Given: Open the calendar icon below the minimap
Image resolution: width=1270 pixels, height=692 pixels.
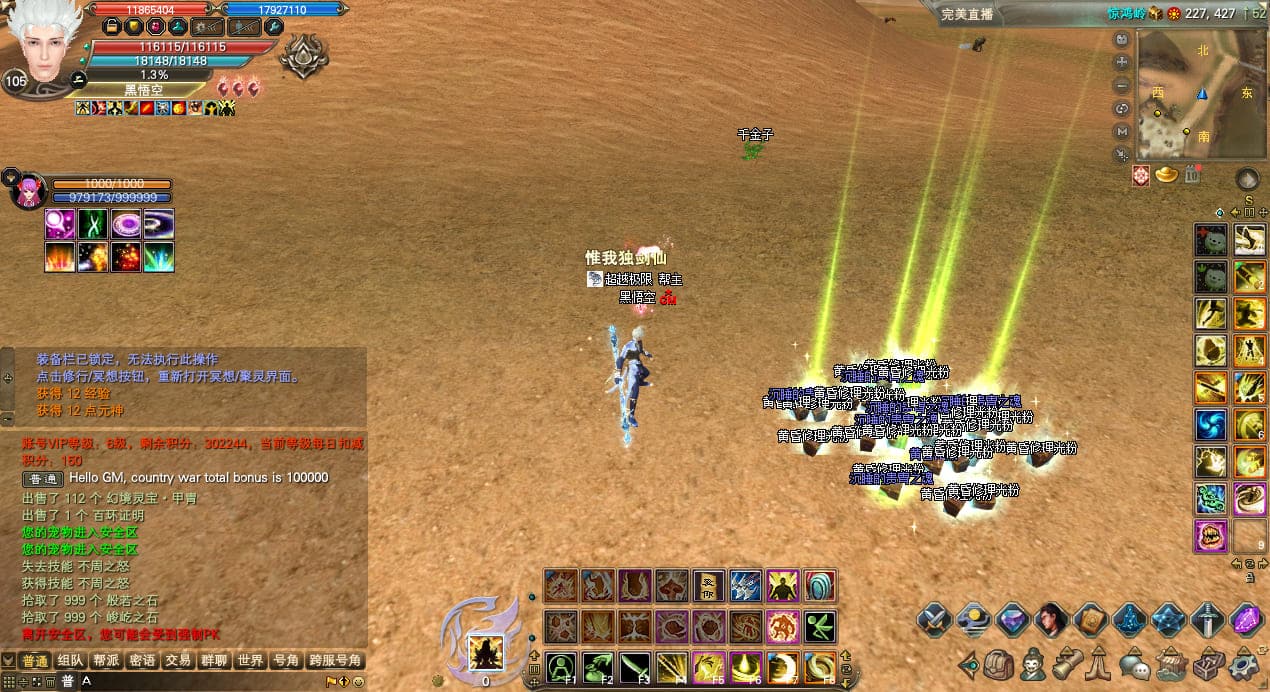Looking at the screenshot, I should (1191, 175).
